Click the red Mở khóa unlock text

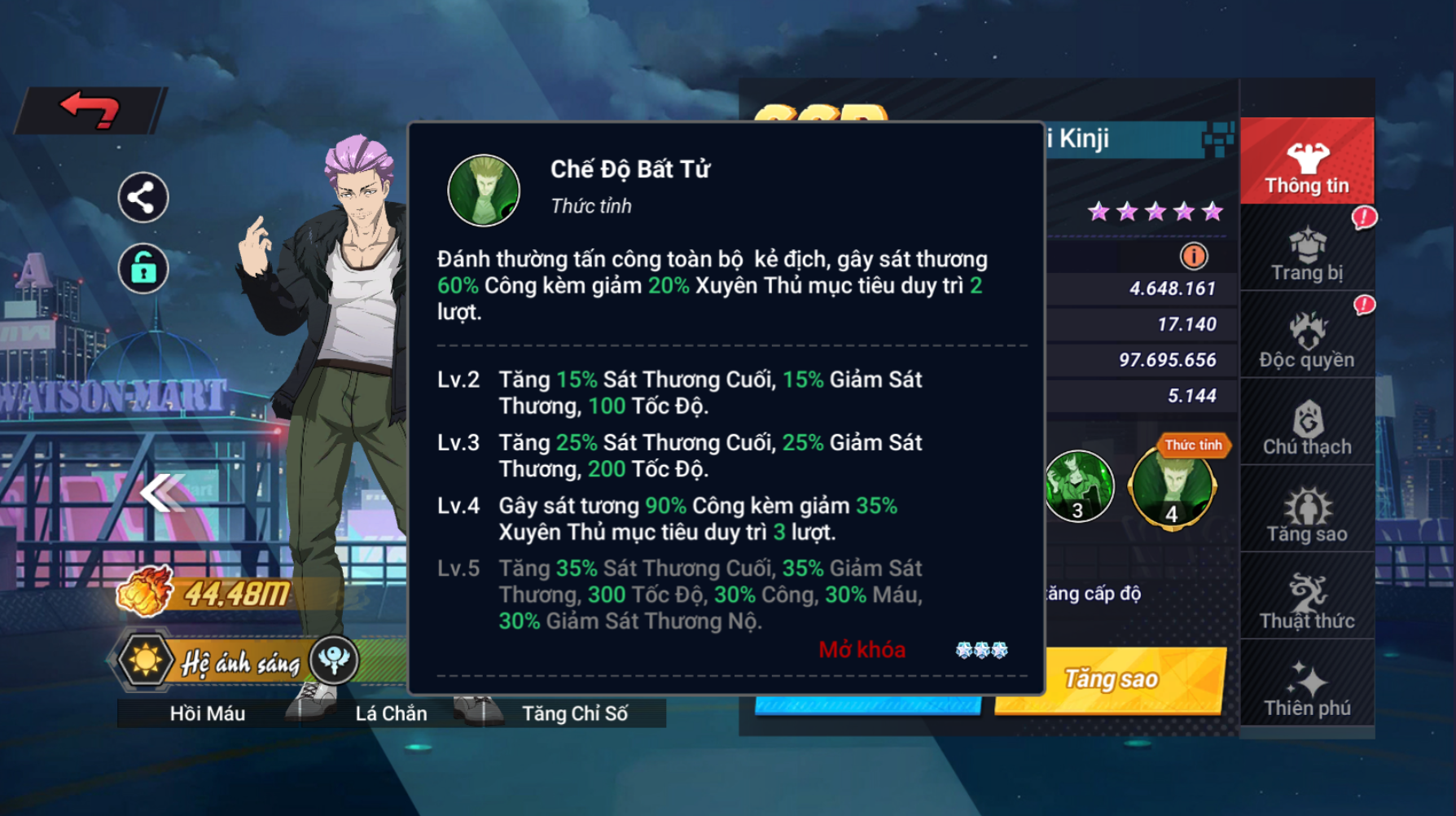click(x=862, y=650)
